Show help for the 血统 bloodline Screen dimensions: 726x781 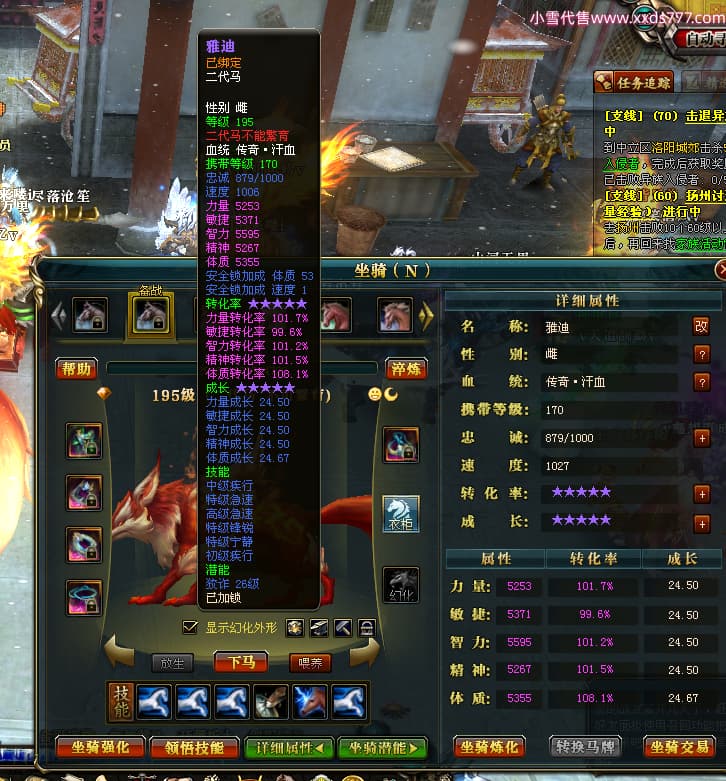click(x=701, y=381)
